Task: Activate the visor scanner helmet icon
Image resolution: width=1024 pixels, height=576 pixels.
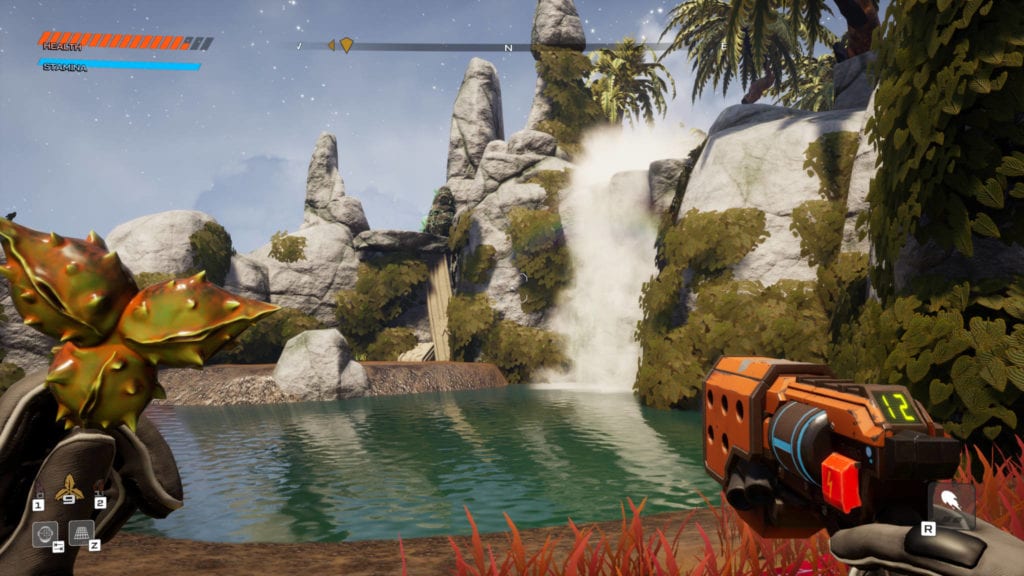Action: (45, 533)
